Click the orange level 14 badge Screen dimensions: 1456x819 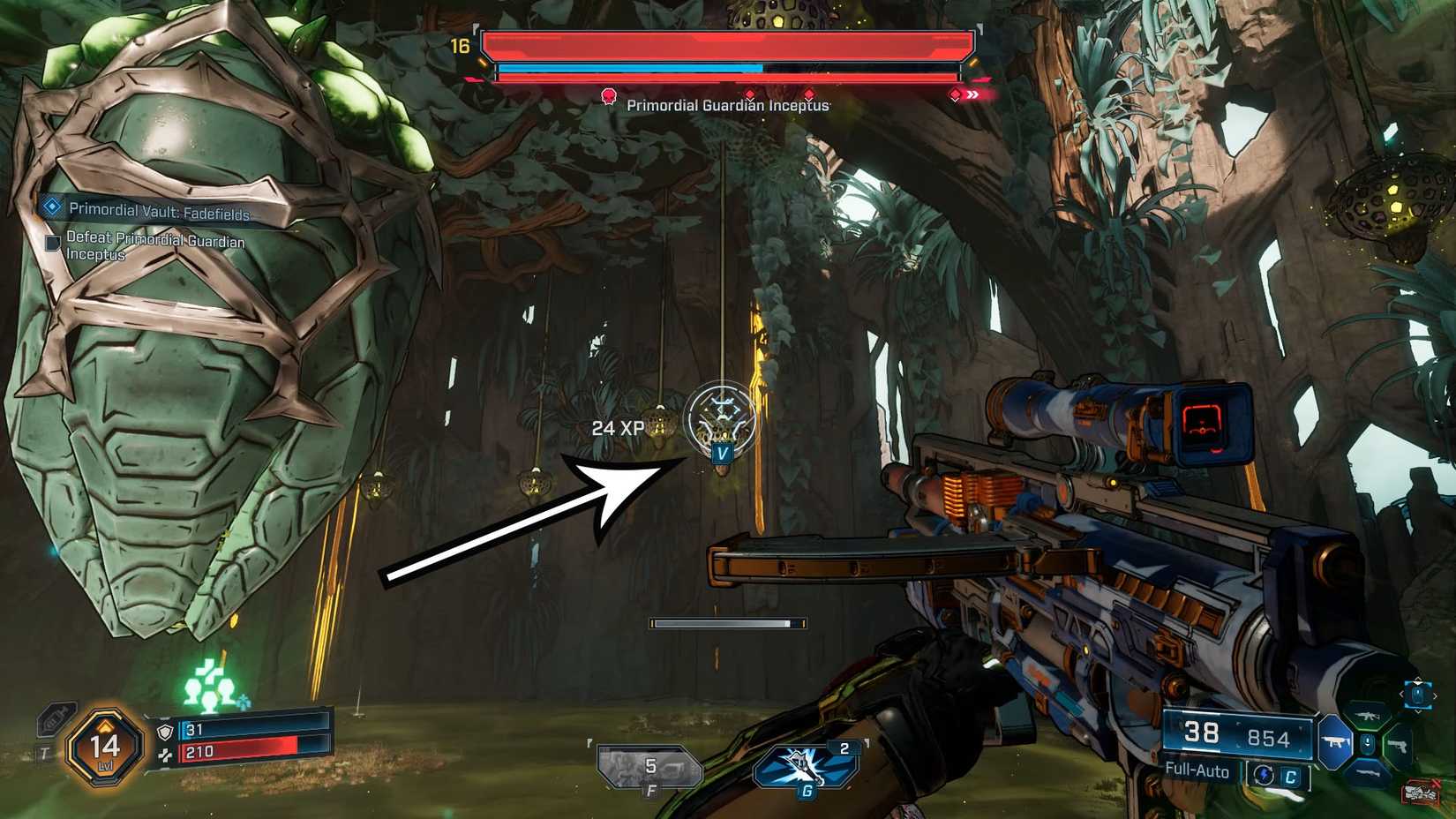[105, 746]
